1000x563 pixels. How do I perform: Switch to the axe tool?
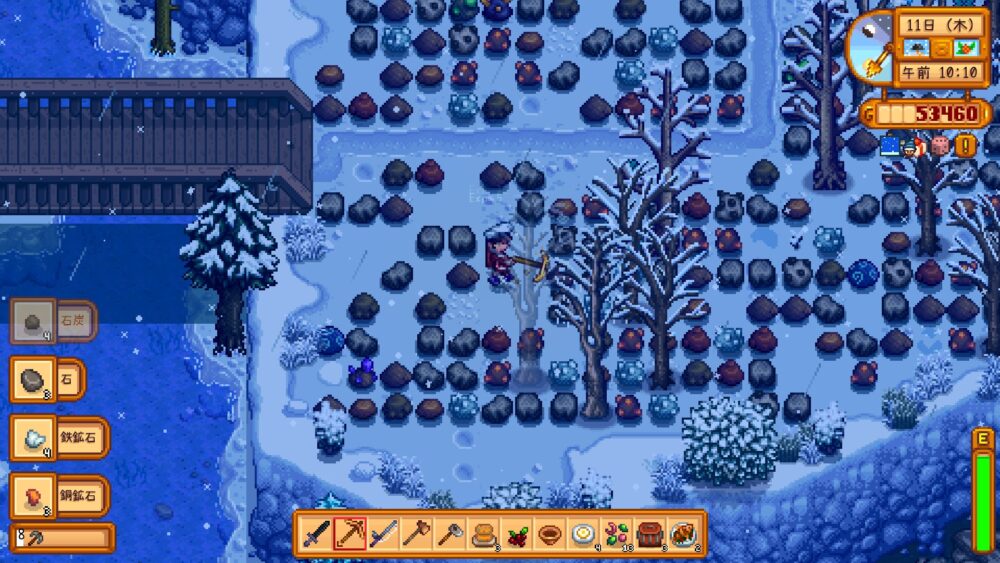pos(449,533)
